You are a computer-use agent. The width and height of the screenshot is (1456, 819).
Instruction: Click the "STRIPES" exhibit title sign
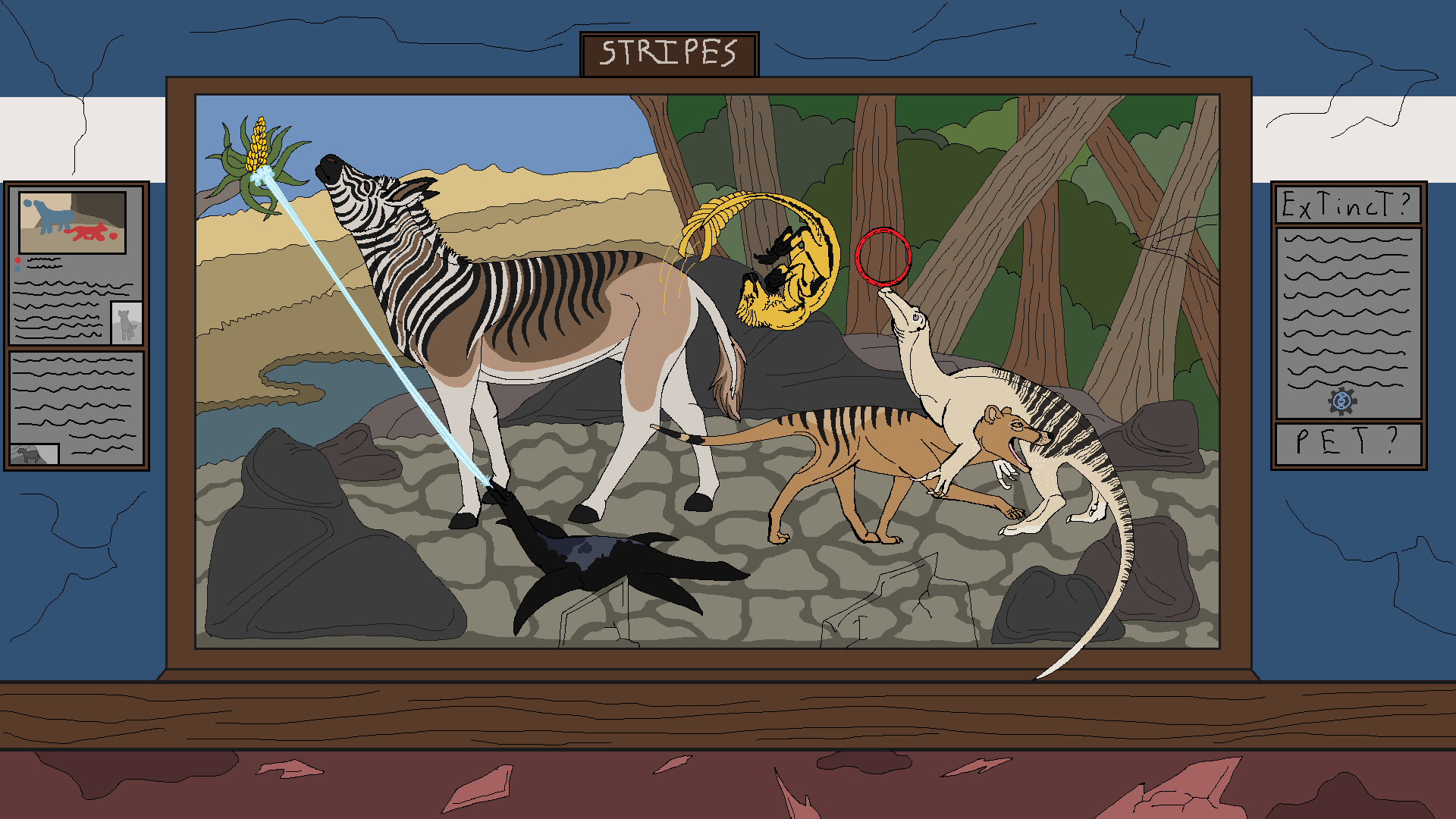pyautogui.click(x=669, y=54)
